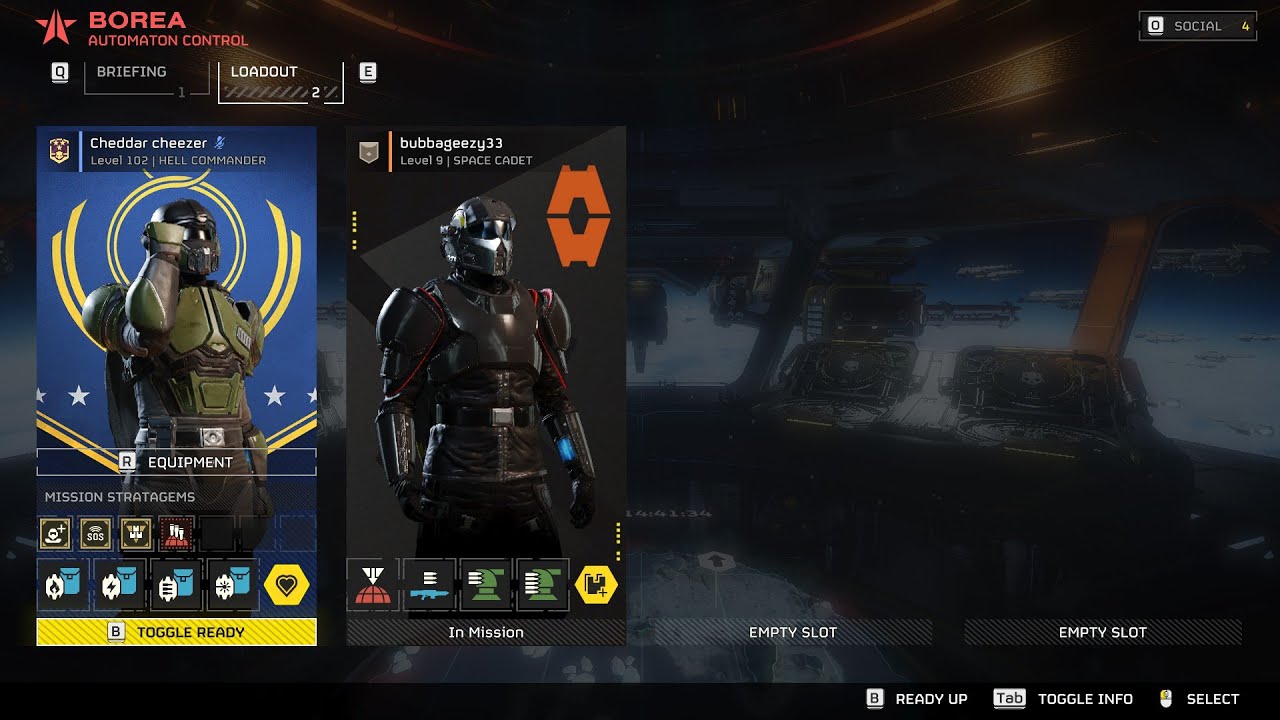Open the Social panel
Image resolution: width=1280 pixels, height=720 pixels.
point(1198,26)
